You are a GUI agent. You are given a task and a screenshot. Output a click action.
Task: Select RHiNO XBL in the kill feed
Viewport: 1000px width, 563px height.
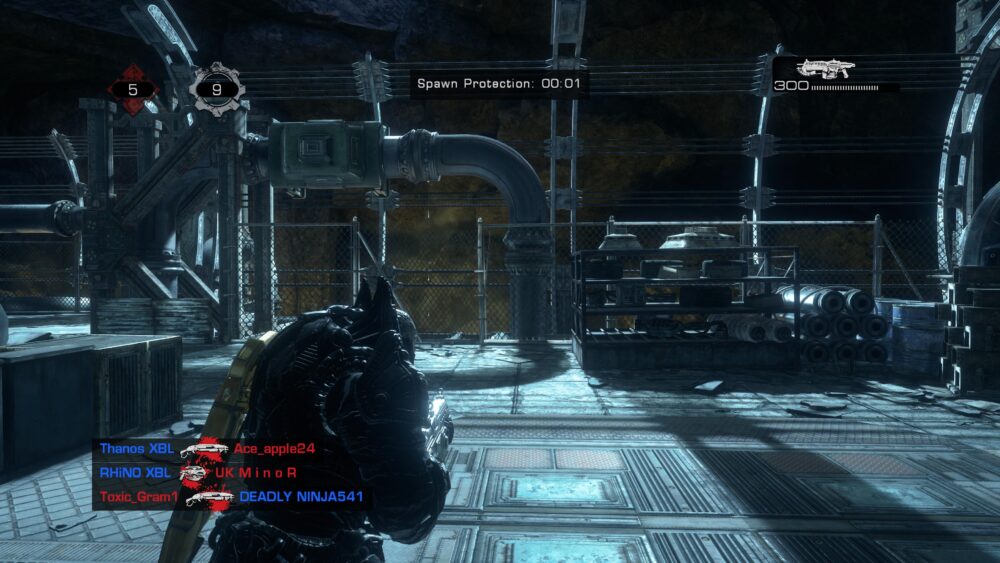135,472
